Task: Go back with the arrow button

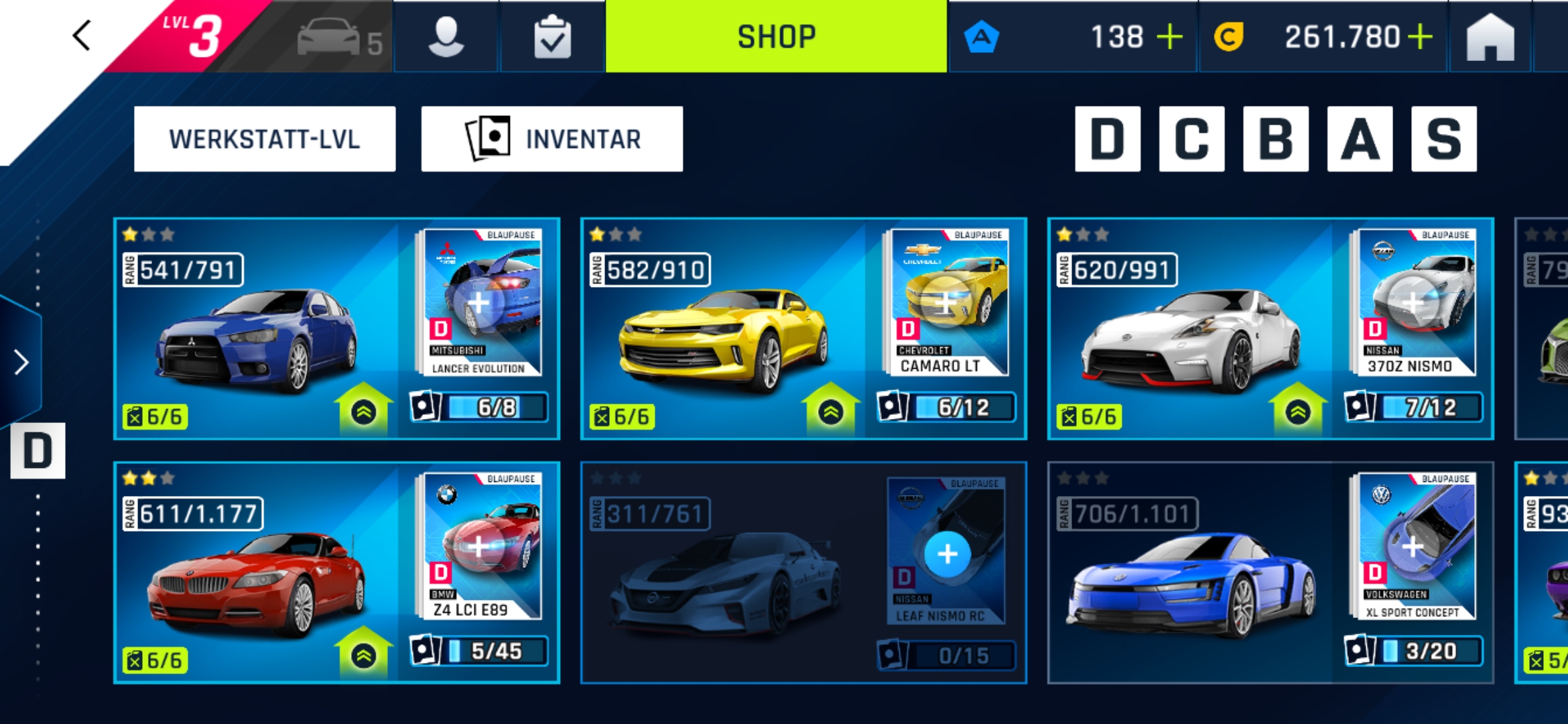Action: coord(82,36)
